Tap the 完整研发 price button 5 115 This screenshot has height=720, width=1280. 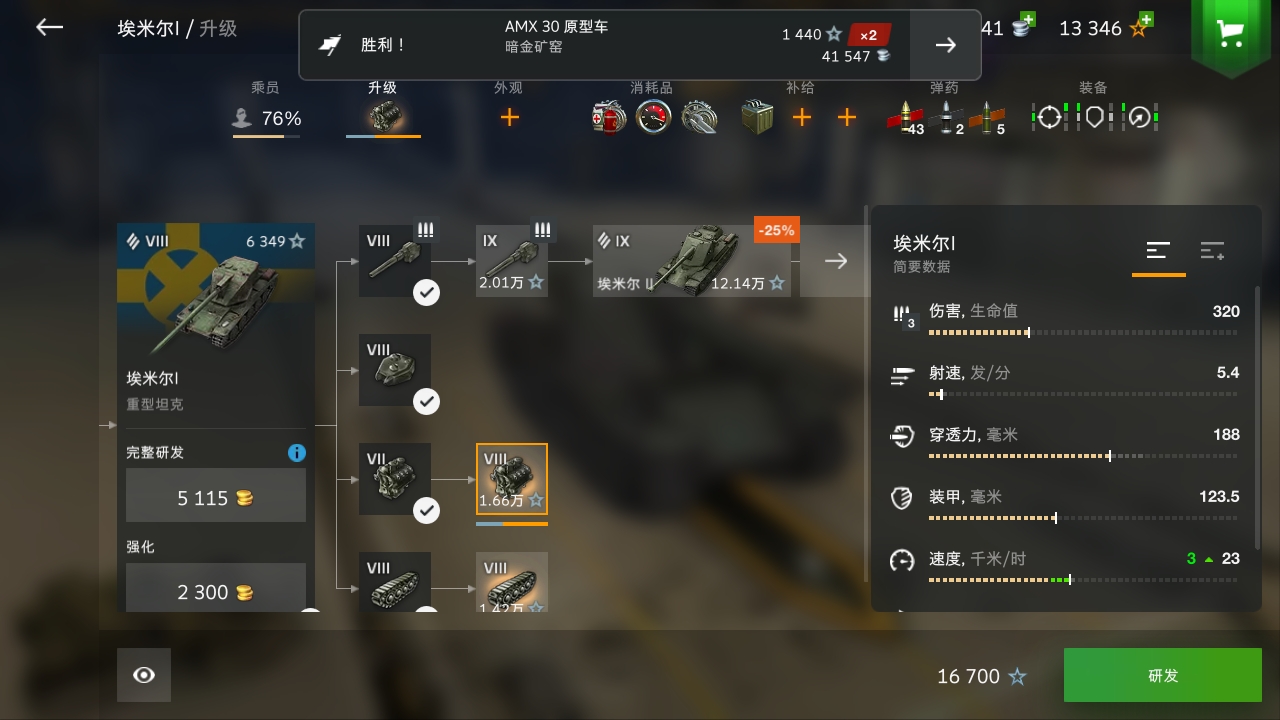216,496
